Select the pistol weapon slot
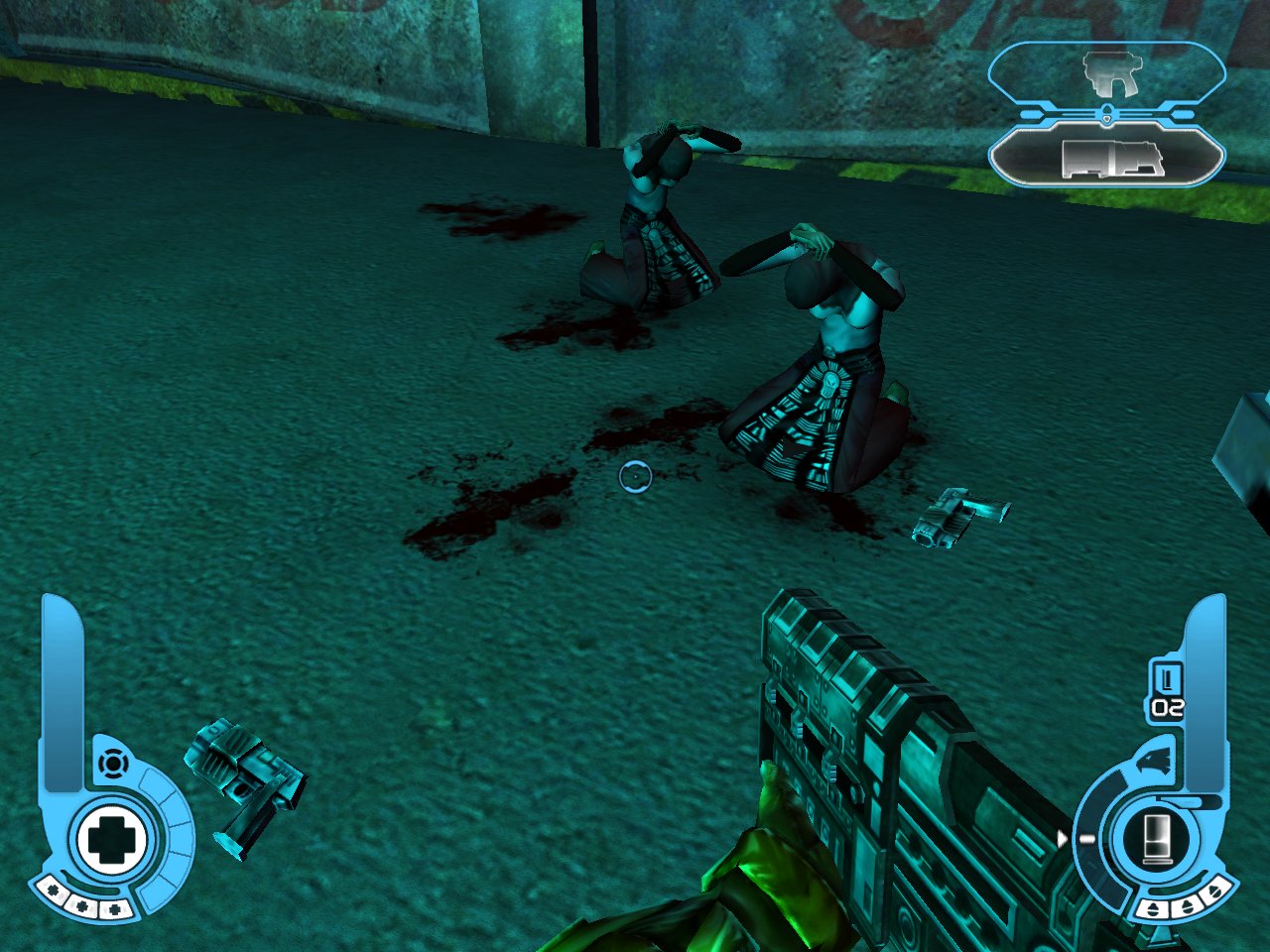Image resolution: width=1270 pixels, height=952 pixels. 1107,73
